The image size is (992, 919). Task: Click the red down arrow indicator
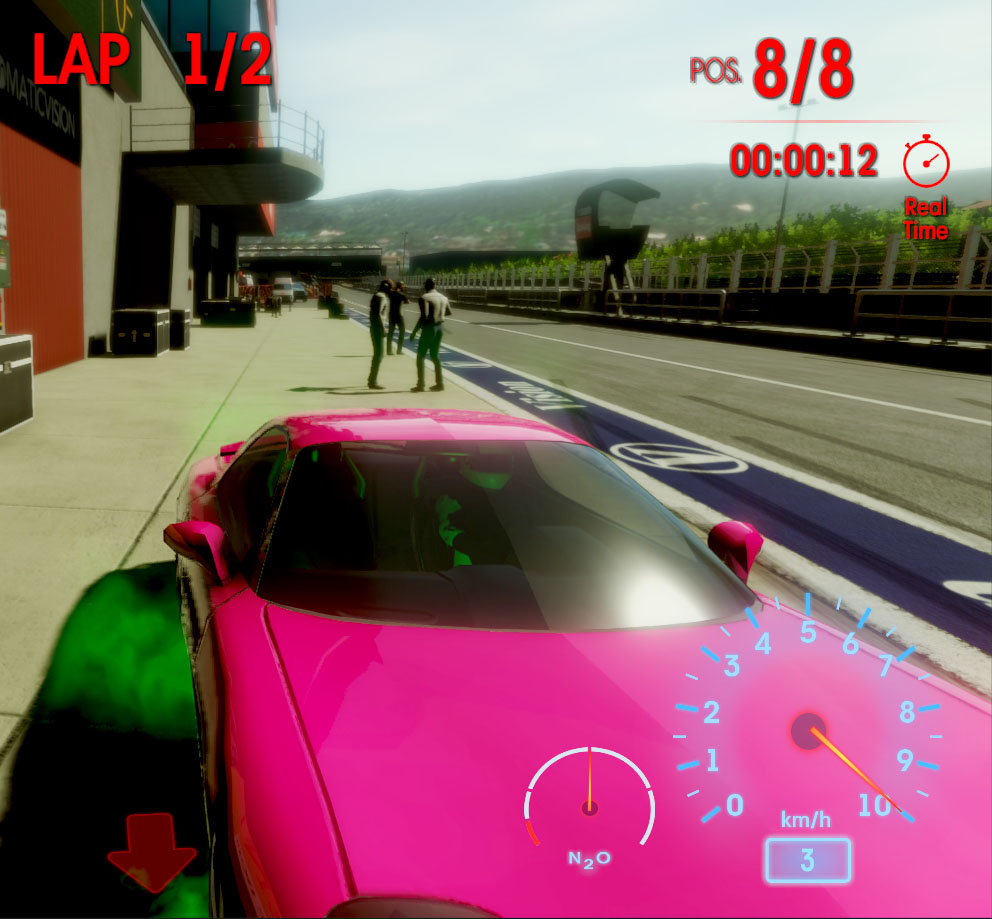tap(152, 851)
